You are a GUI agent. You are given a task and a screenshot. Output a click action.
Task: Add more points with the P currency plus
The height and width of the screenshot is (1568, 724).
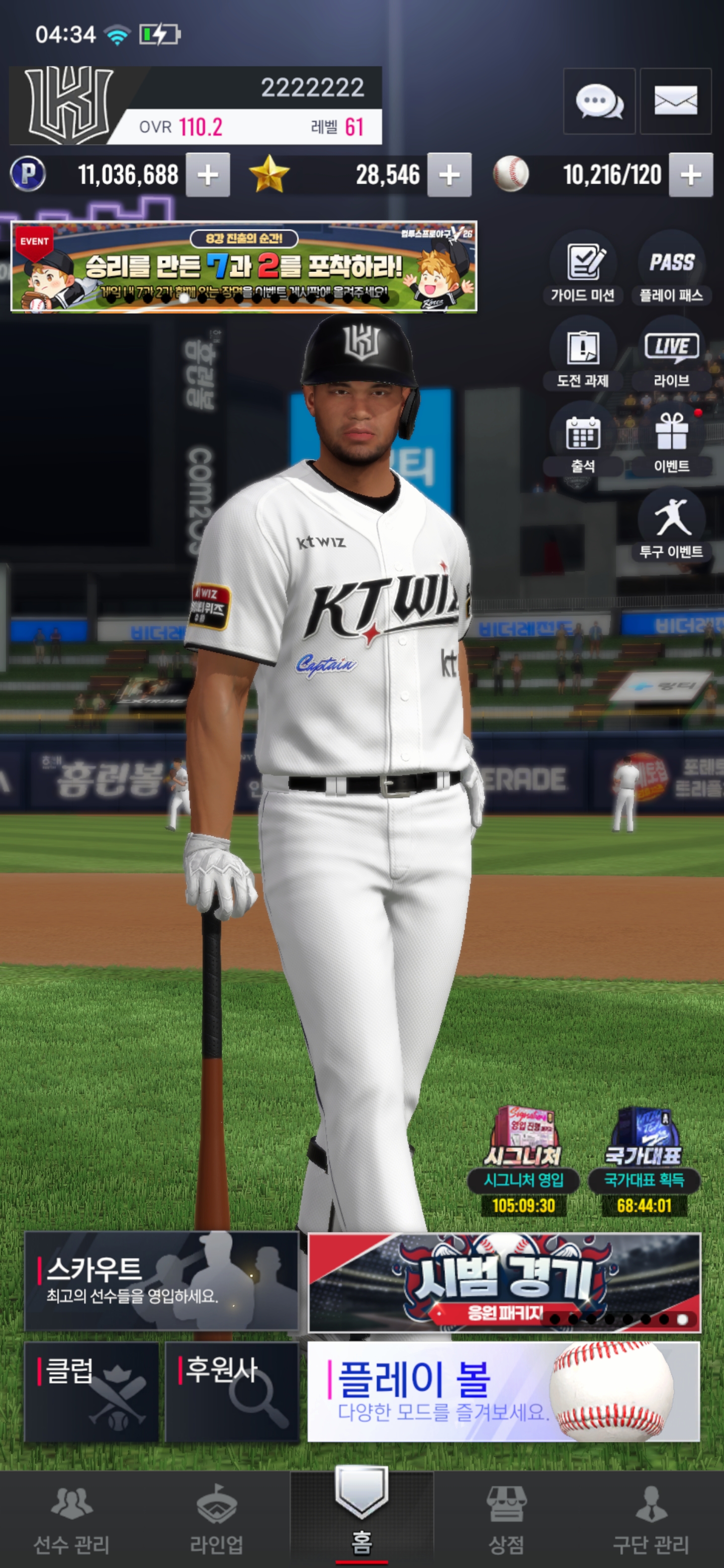click(x=208, y=175)
